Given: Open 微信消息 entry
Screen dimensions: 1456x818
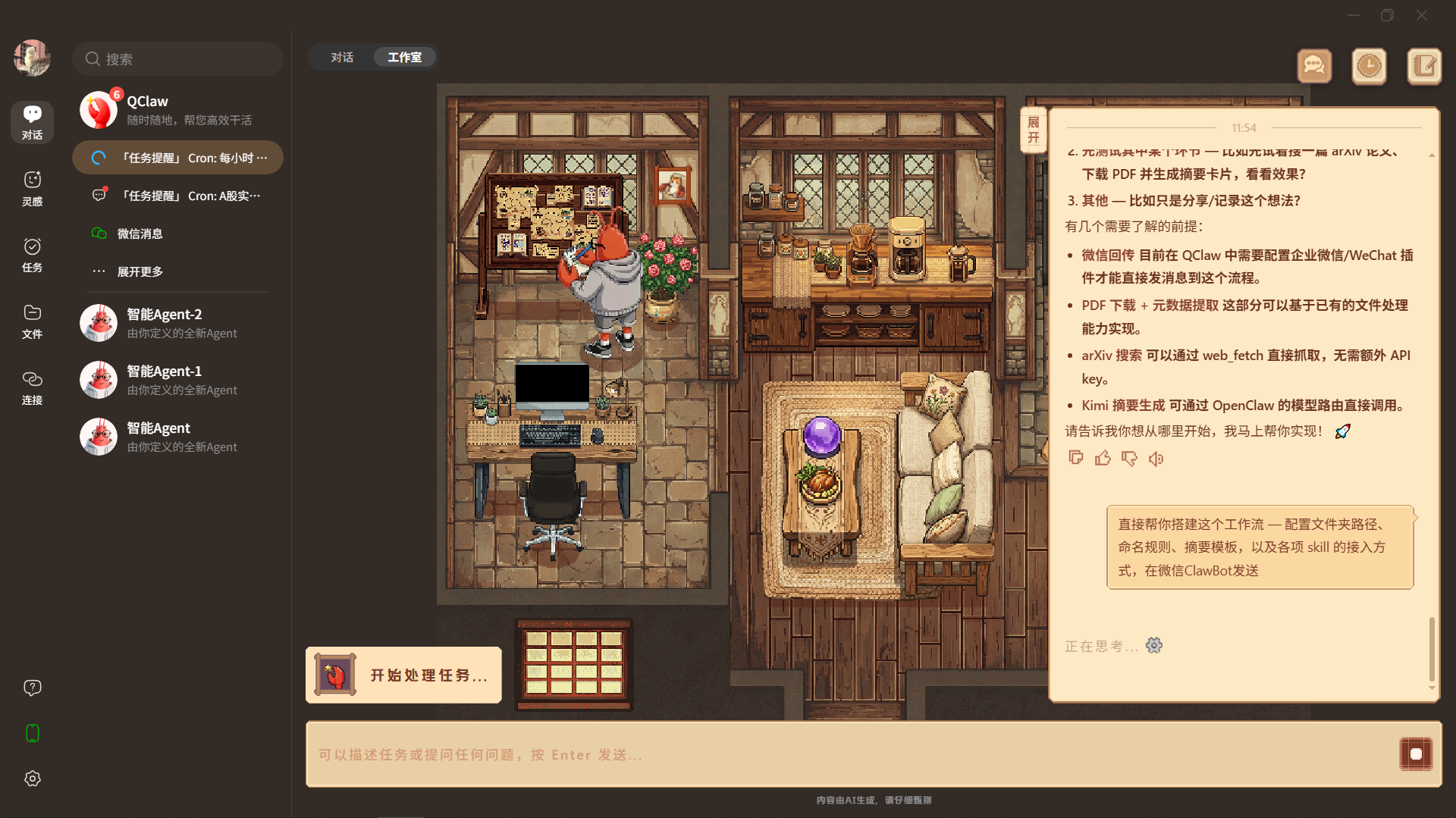Looking at the screenshot, I should (x=140, y=233).
